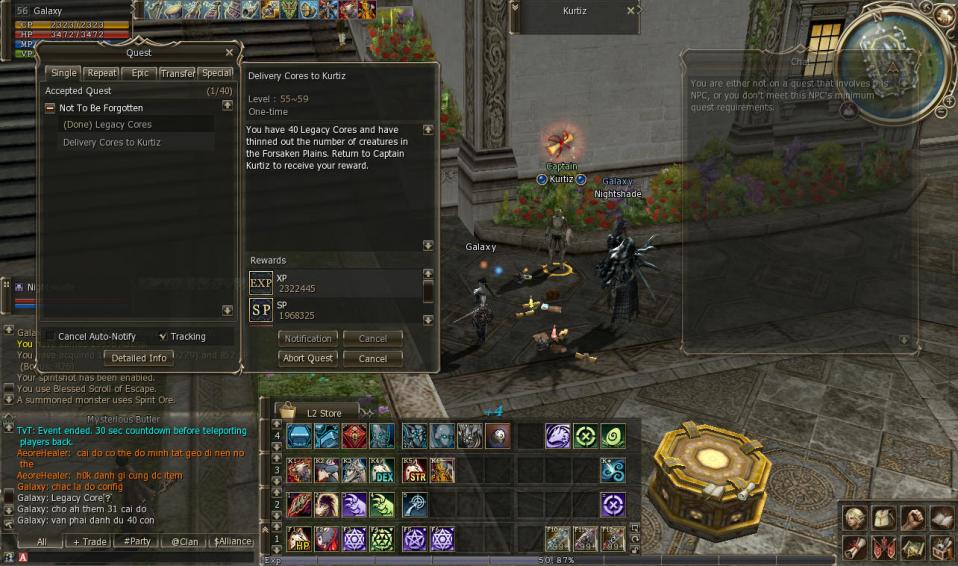Click the quest Notification button

308,339
